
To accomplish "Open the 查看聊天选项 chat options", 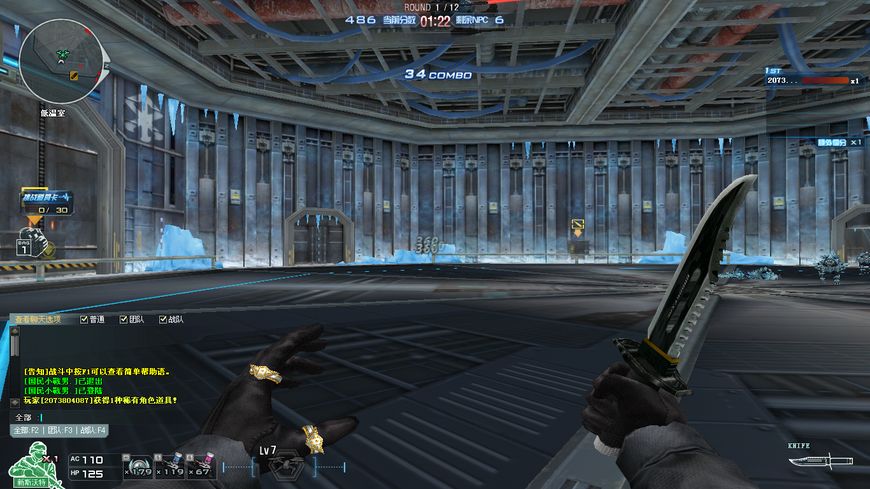I will (38, 320).
